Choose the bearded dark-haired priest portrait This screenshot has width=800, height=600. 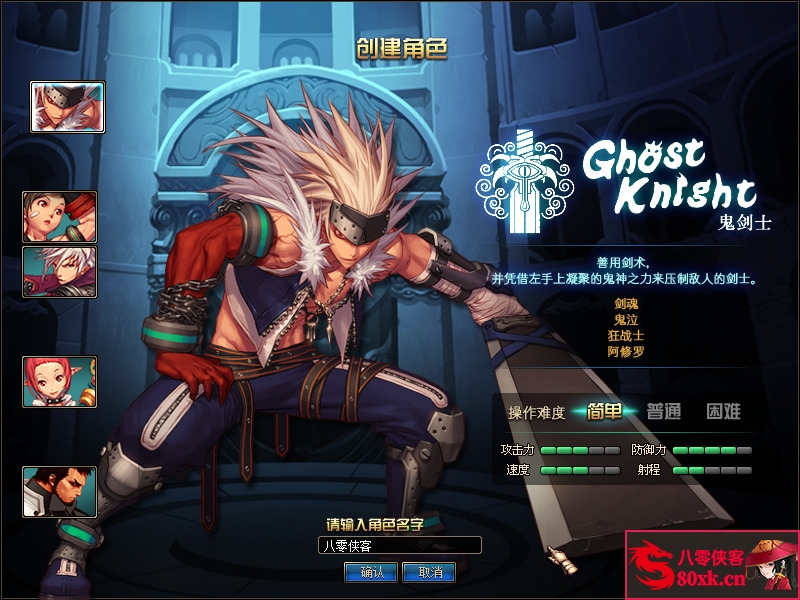(x=60, y=492)
